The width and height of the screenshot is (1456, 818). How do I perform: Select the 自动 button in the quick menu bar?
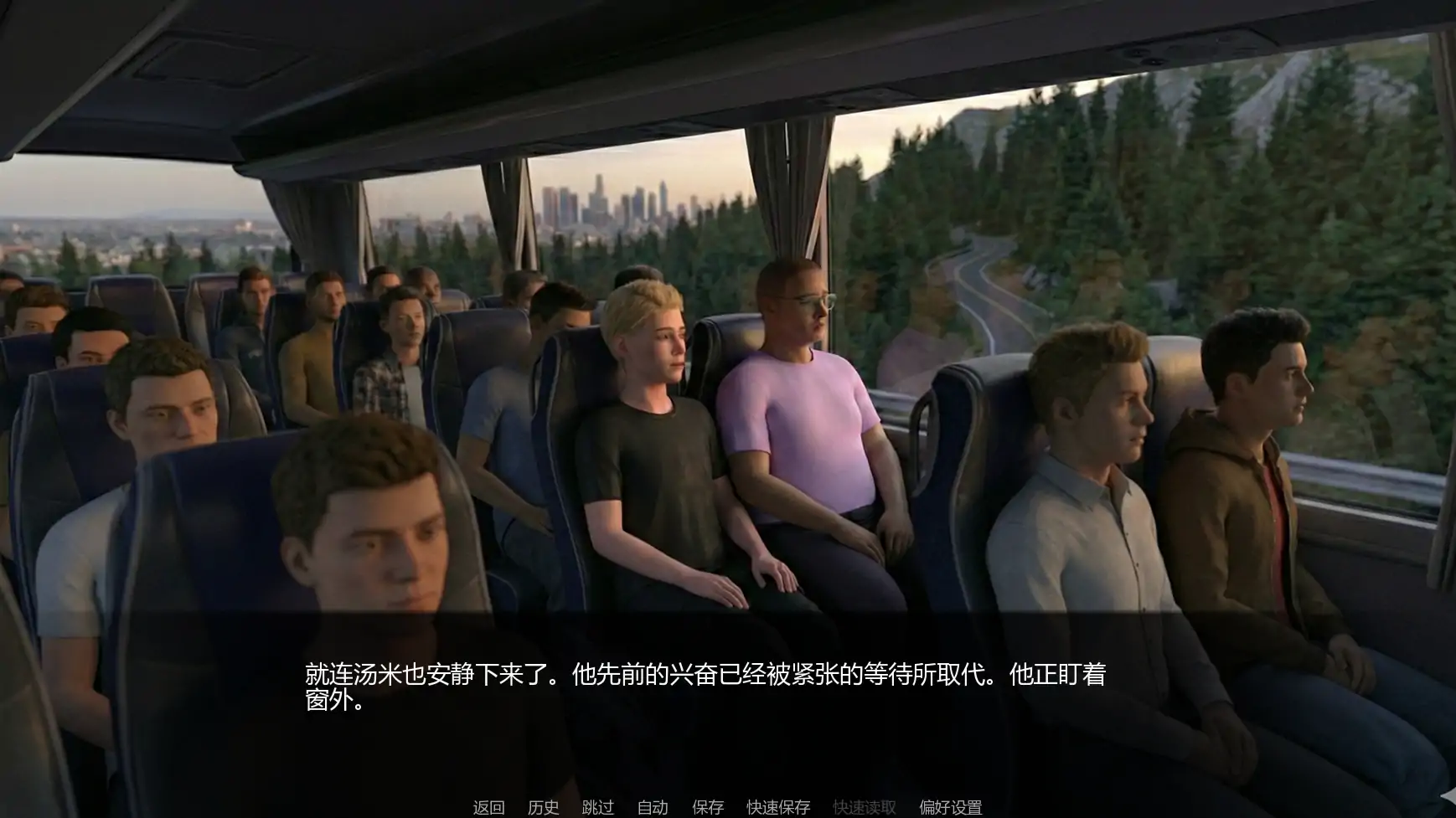[653, 807]
